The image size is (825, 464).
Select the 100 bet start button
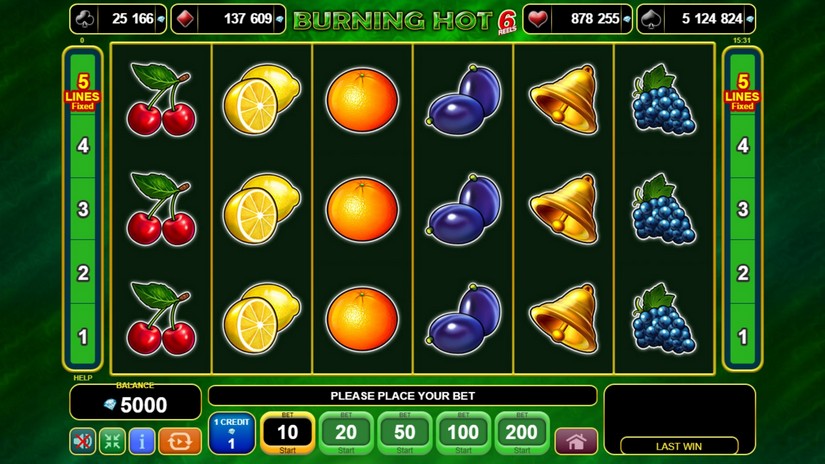(x=463, y=433)
